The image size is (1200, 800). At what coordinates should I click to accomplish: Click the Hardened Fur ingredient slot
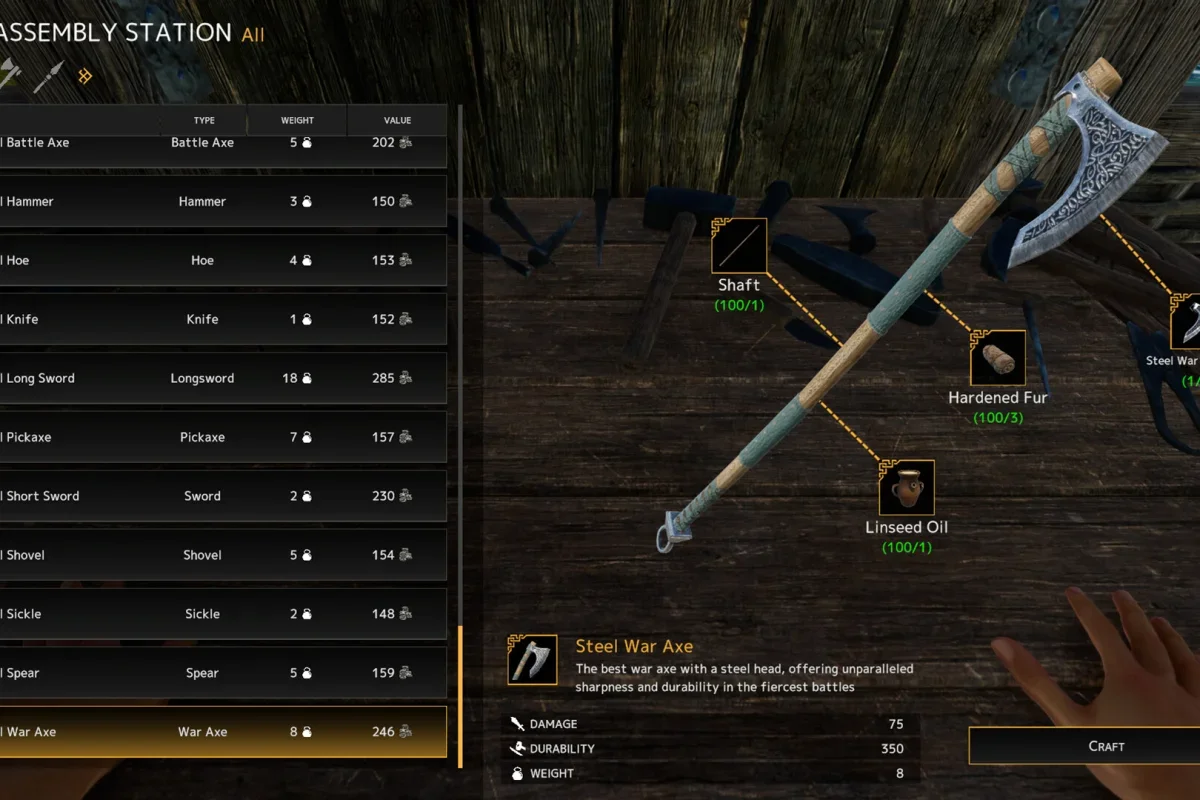(x=997, y=358)
